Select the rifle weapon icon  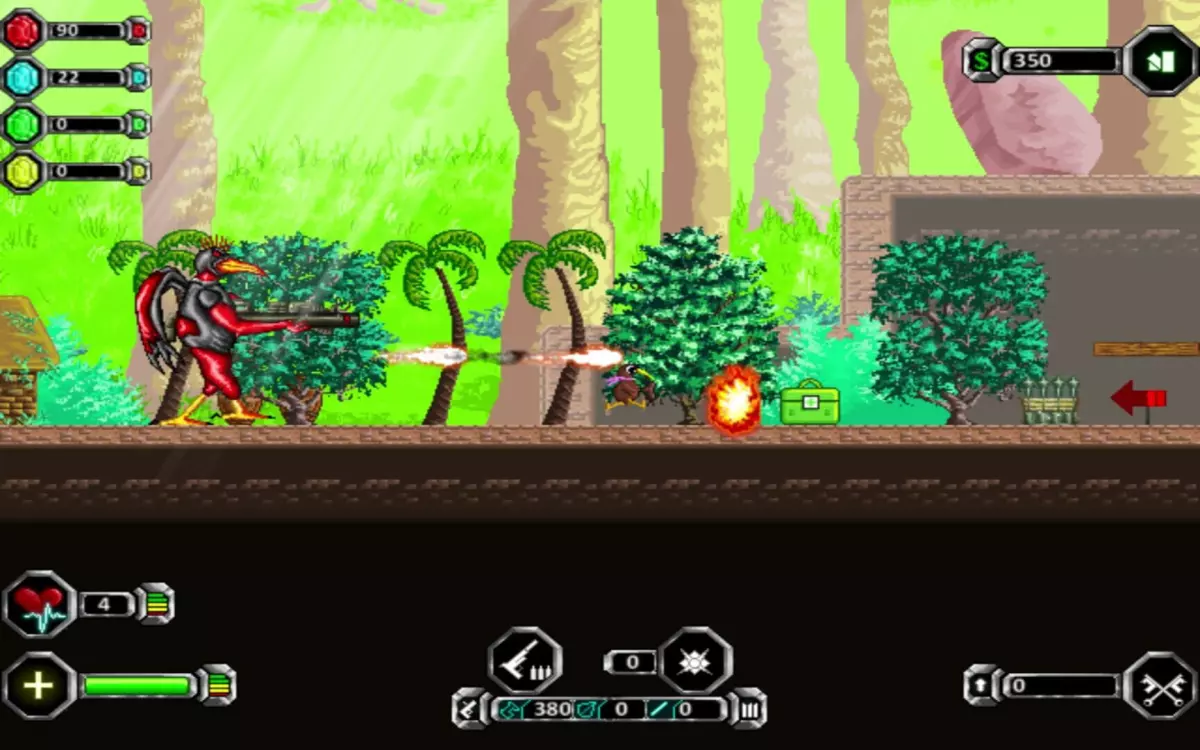coord(524,661)
